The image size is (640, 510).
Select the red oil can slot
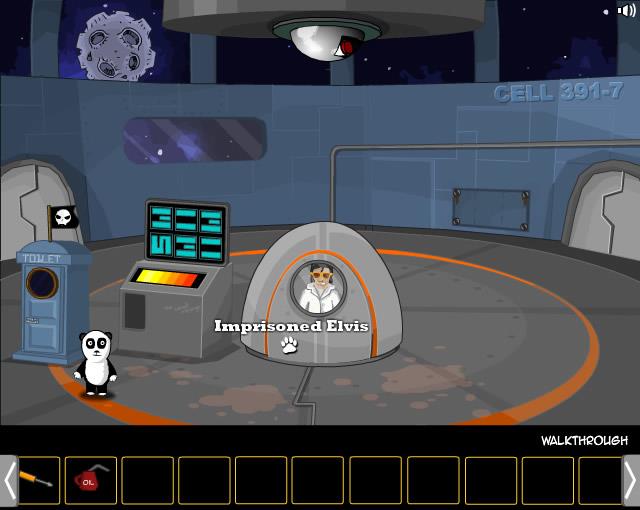[x=91, y=480]
